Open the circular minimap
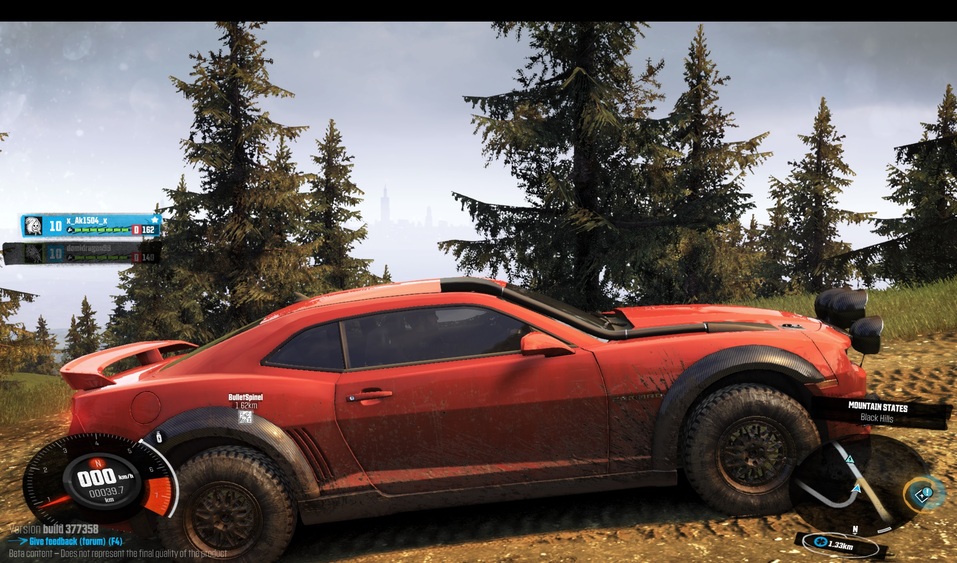Viewport: 957px width, 563px height. tap(855, 485)
